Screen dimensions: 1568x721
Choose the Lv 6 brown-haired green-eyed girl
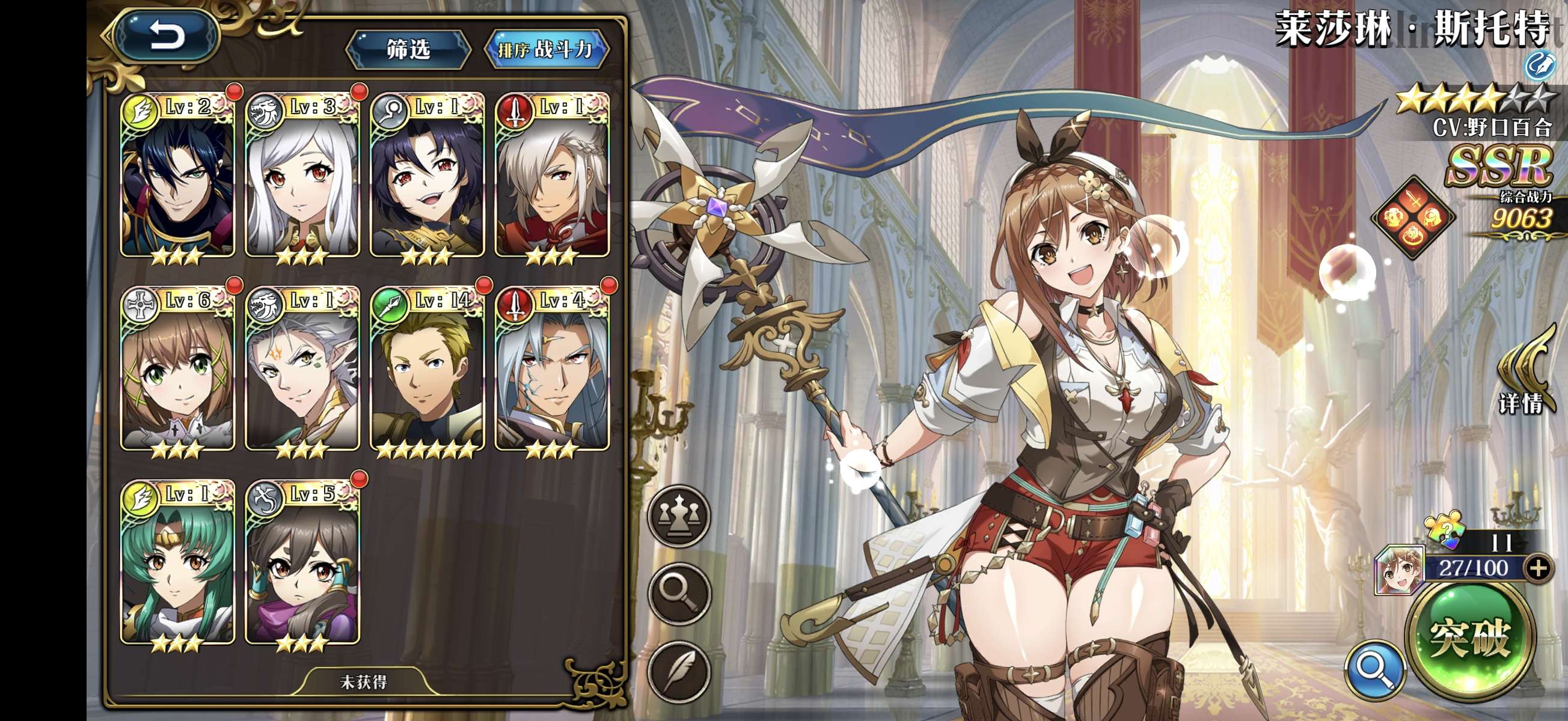coord(178,370)
